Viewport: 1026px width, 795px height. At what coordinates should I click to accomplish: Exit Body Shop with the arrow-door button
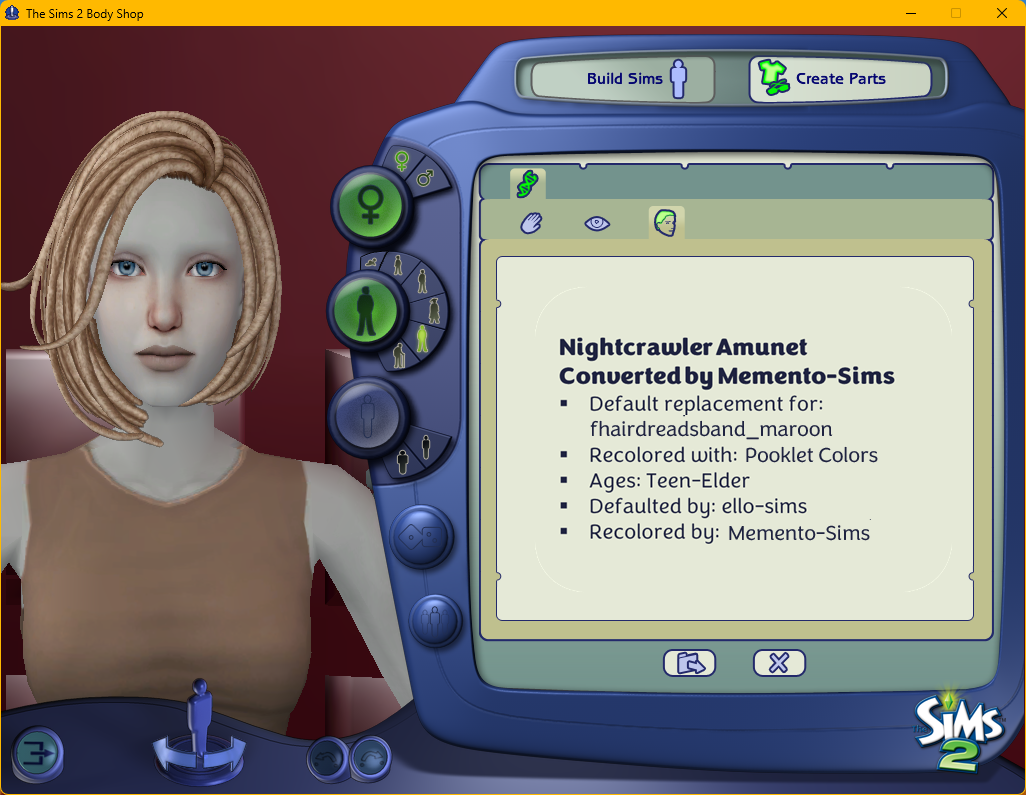click(x=38, y=753)
